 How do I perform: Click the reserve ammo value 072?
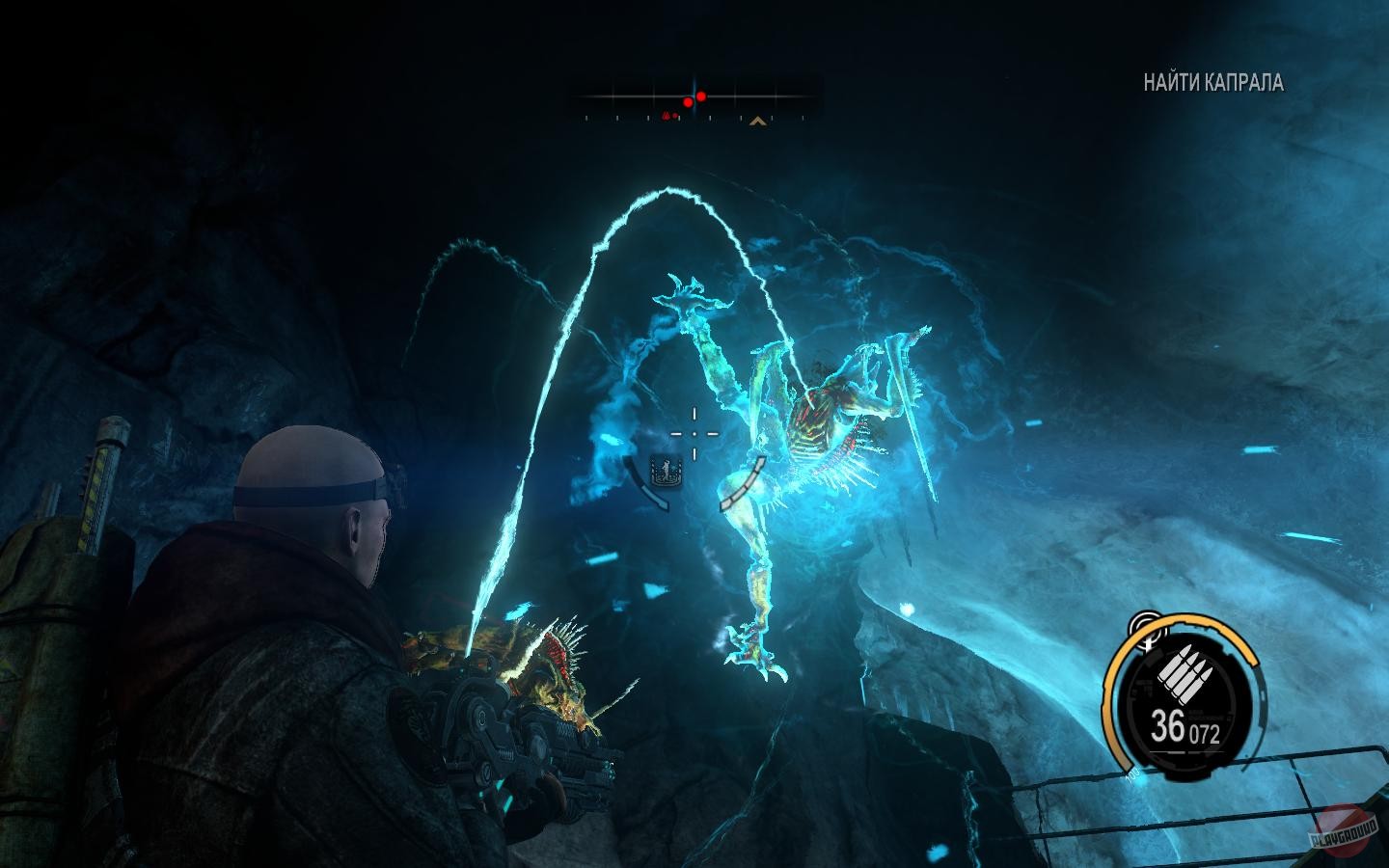coord(1205,732)
